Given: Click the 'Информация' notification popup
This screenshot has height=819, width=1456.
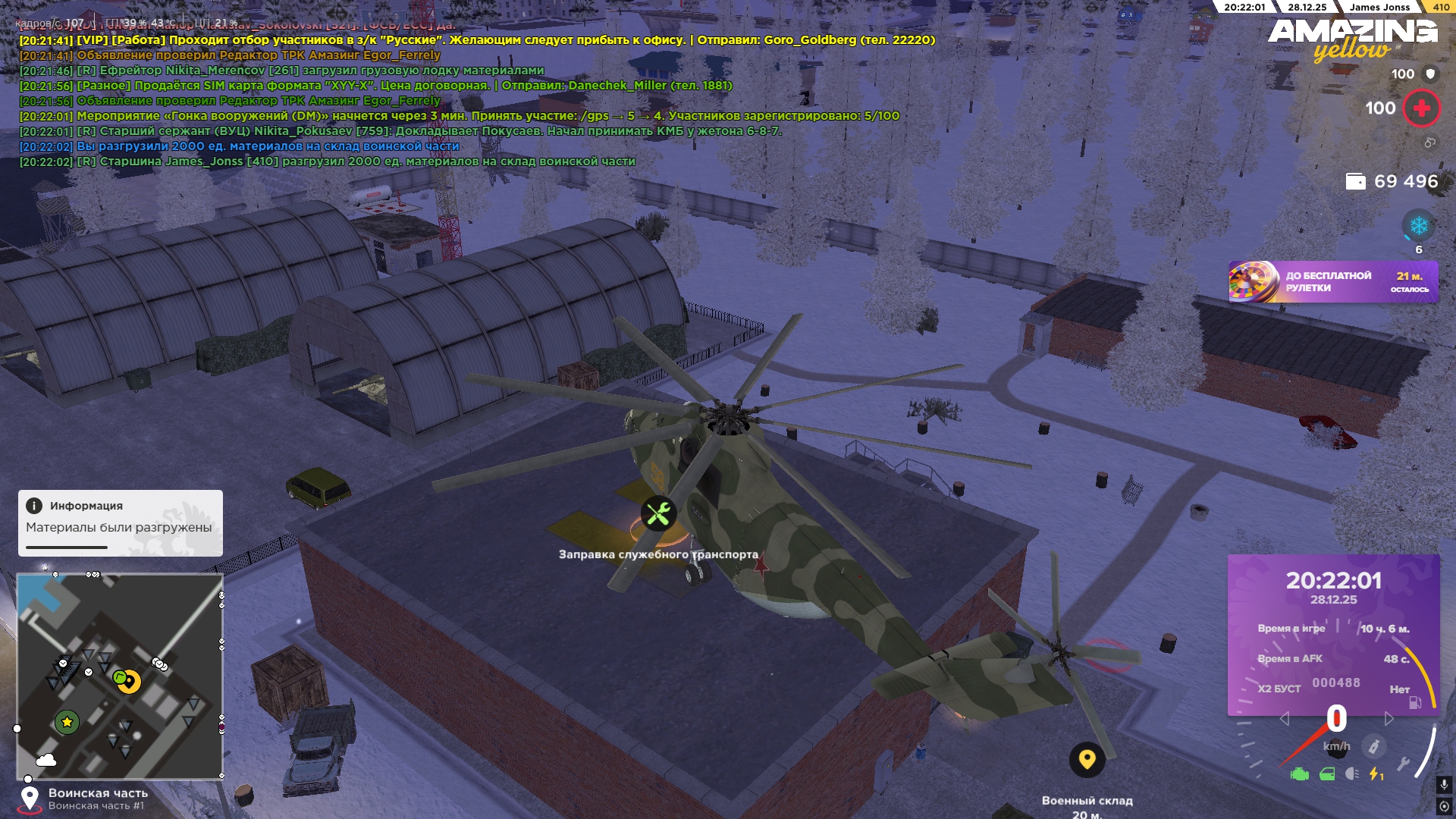Looking at the screenshot, I should coord(121,522).
